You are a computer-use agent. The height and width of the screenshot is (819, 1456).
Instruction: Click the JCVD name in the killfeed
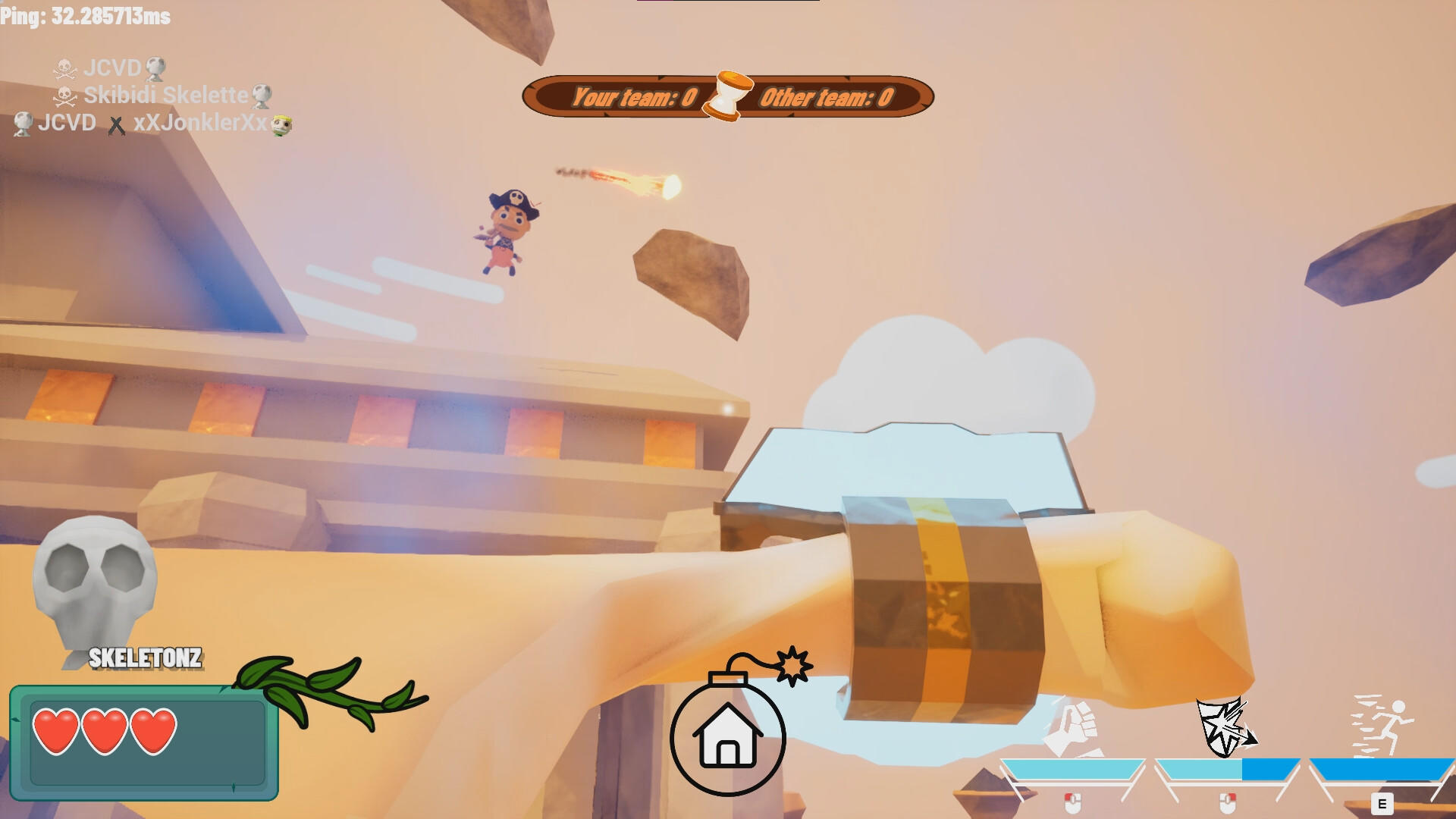67,121
